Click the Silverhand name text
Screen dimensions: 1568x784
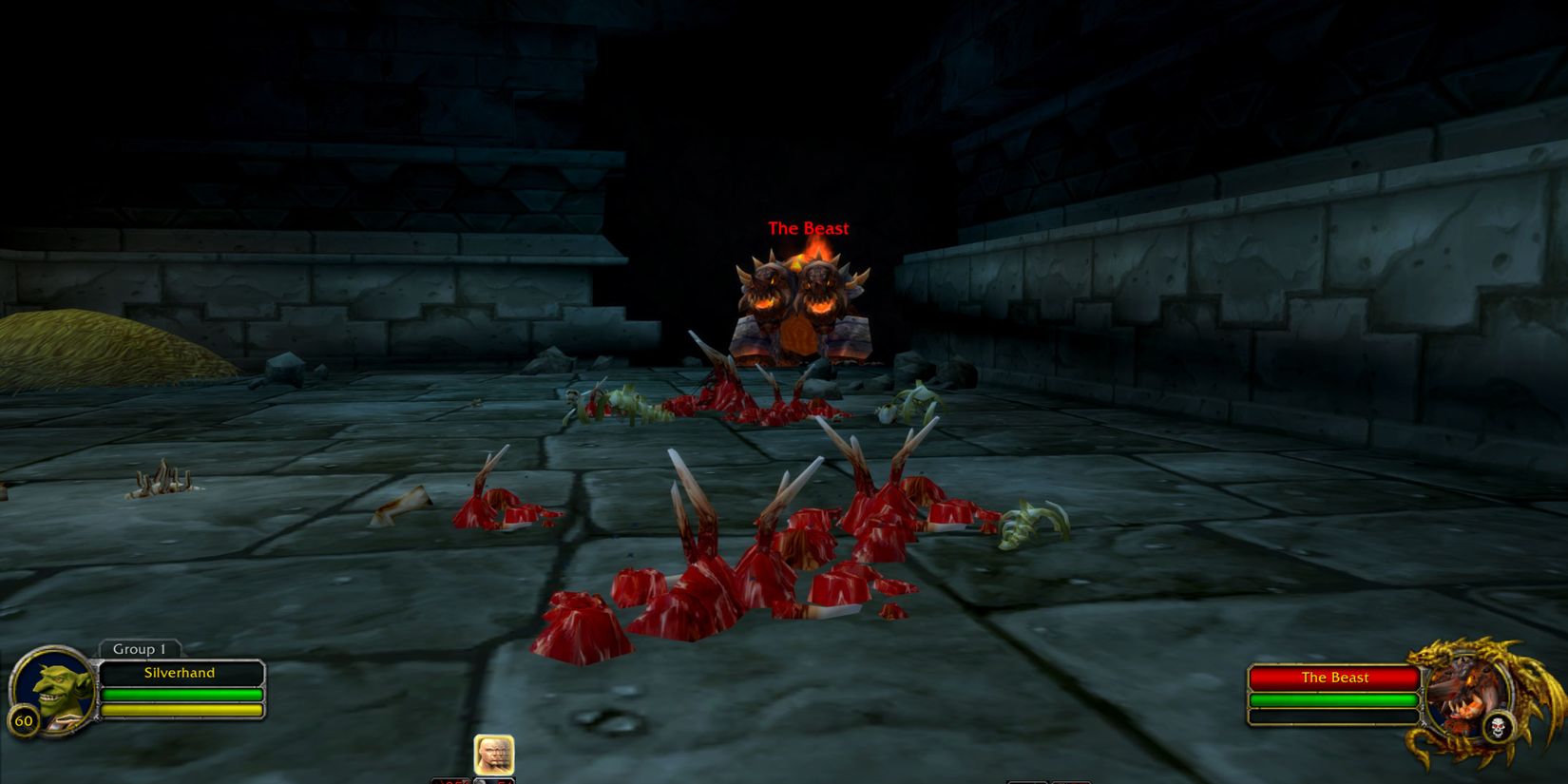[x=182, y=673]
